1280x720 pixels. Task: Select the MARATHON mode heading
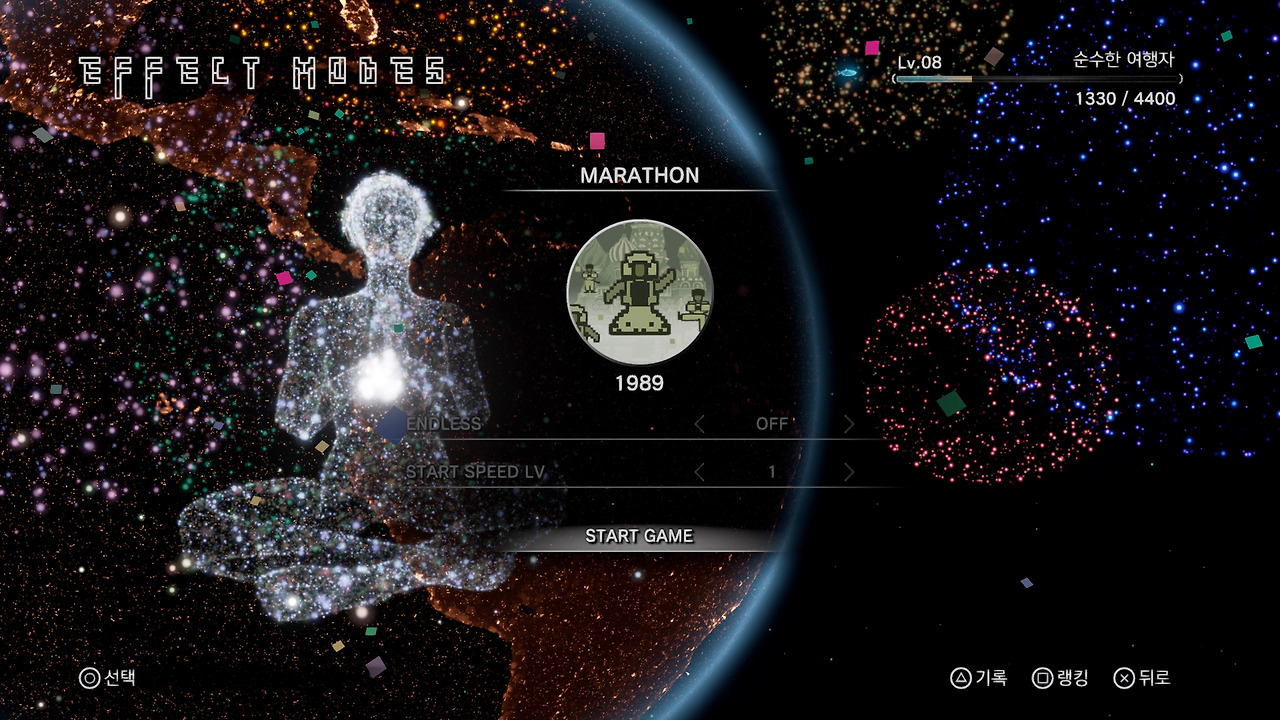coord(641,176)
